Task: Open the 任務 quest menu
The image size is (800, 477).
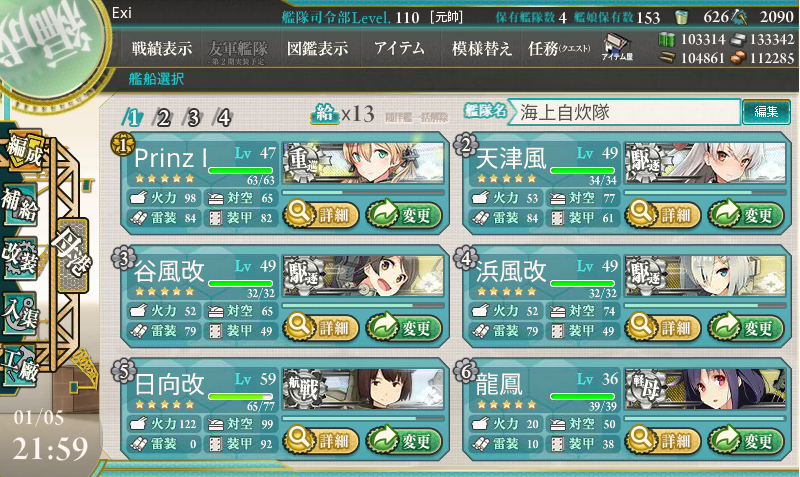Action: coord(559,48)
